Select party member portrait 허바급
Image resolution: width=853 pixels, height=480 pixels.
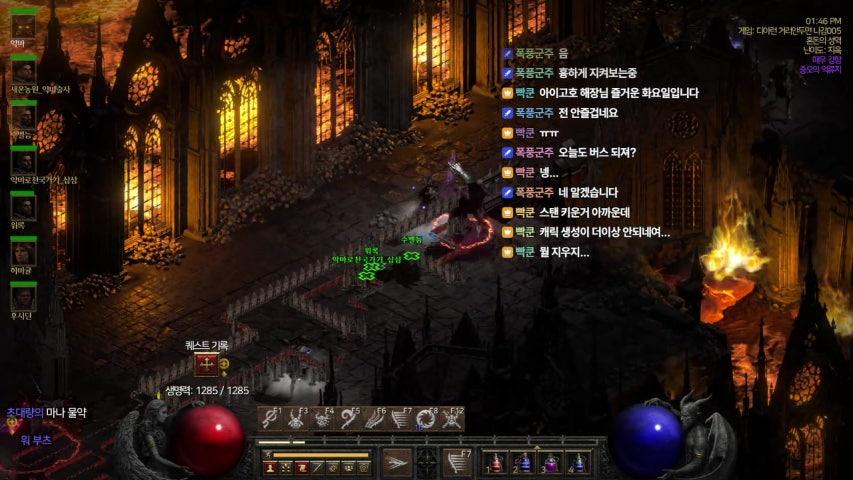coord(23,252)
